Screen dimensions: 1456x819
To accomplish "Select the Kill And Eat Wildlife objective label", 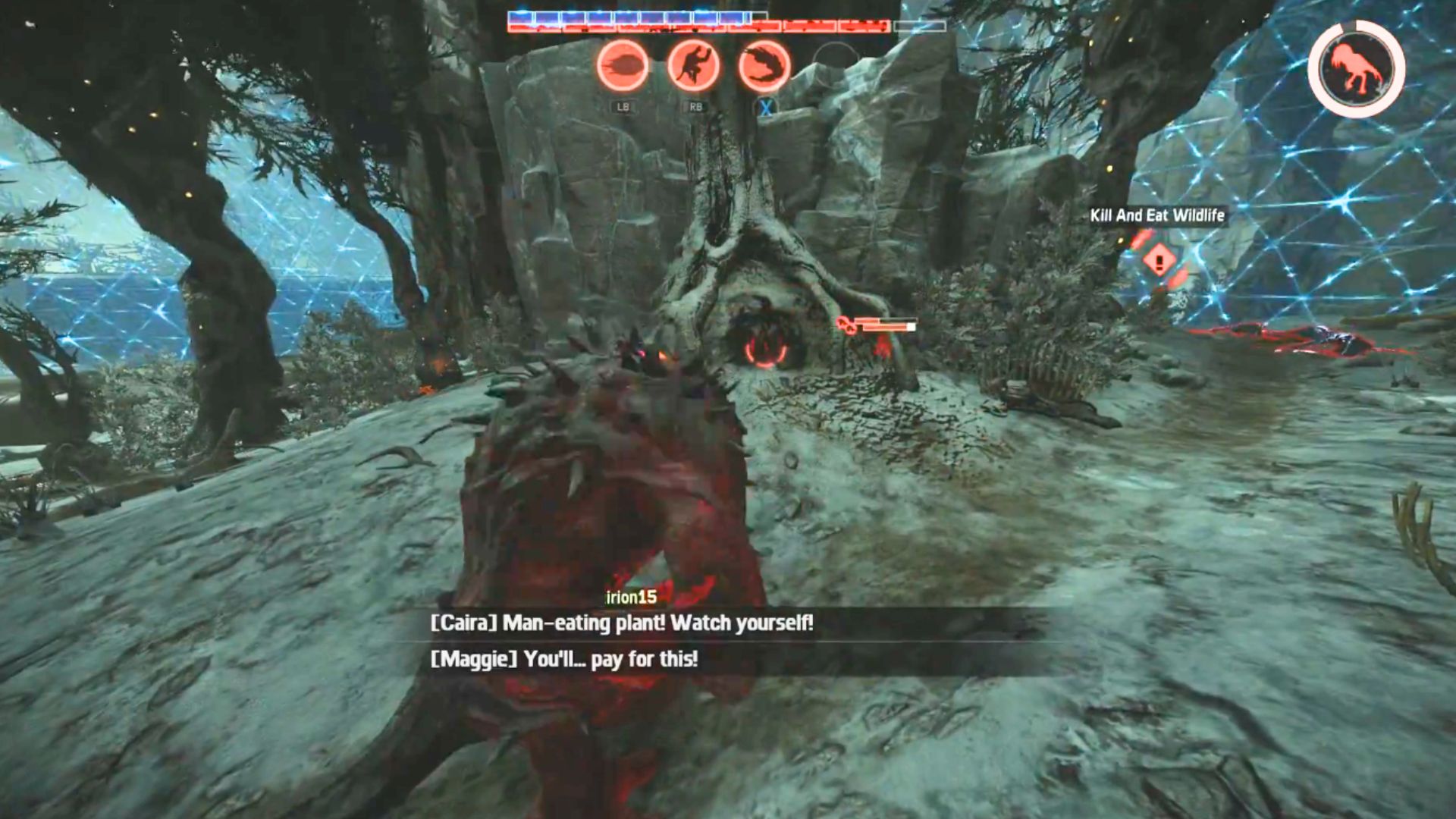I will (x=1157, y=215).
